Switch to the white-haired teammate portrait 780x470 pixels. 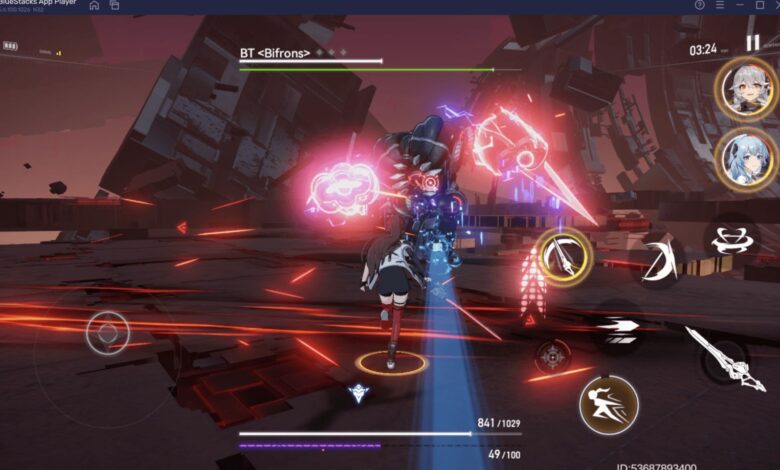745,88
